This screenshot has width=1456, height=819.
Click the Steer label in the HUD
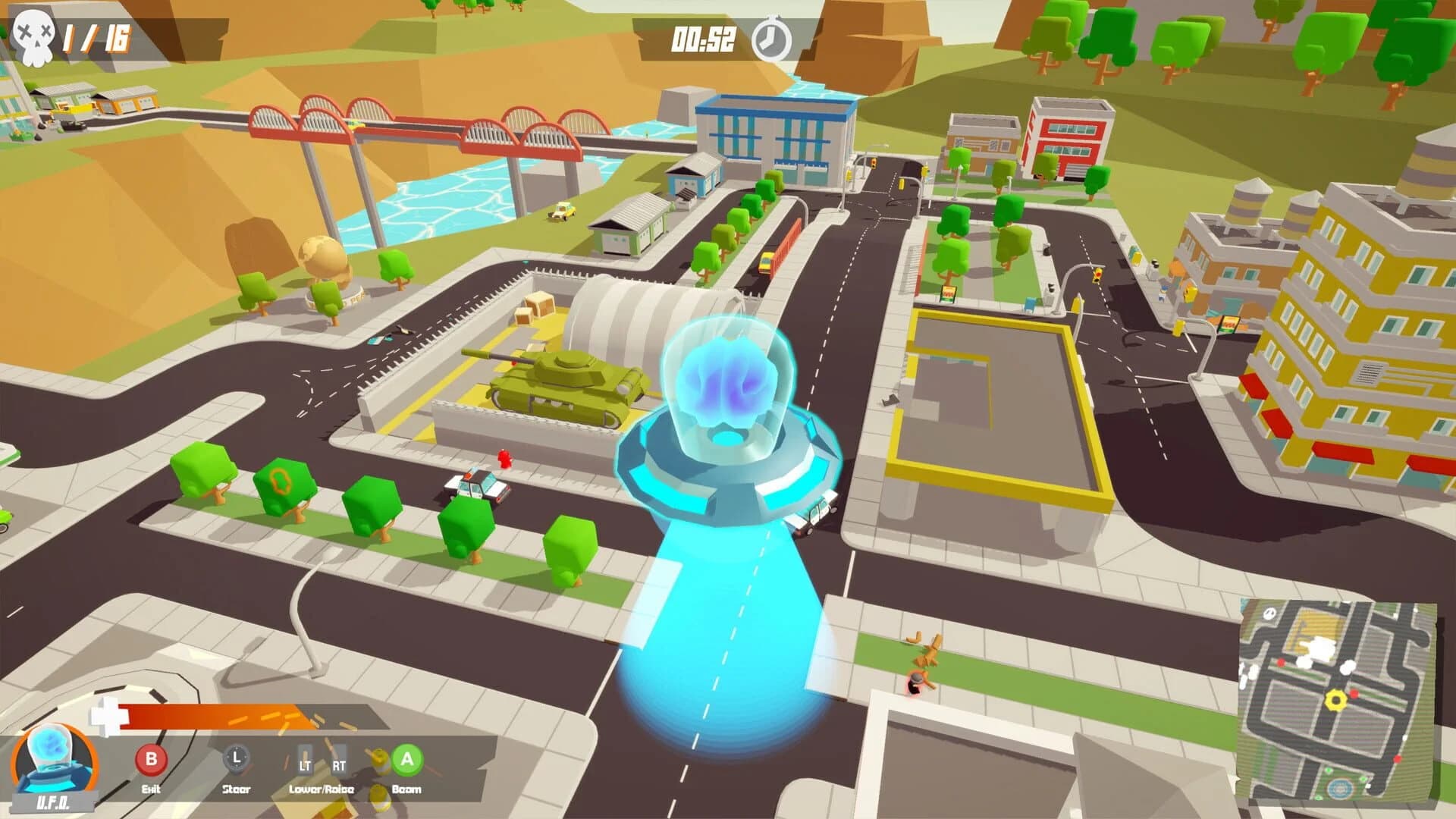[x=237, y=789]
